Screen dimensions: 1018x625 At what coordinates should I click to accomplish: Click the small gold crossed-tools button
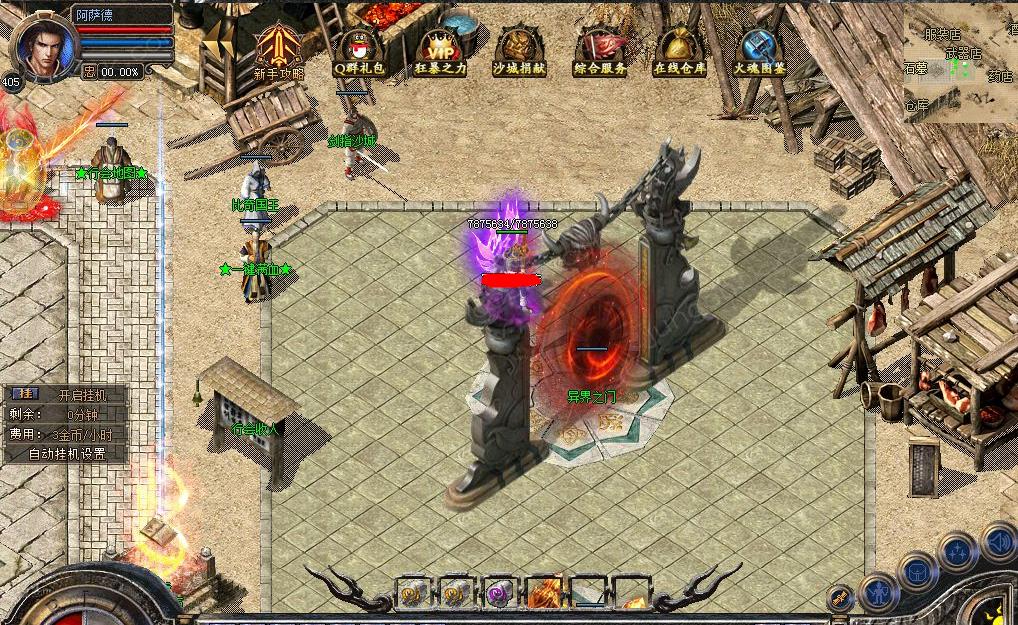point(840,597)
